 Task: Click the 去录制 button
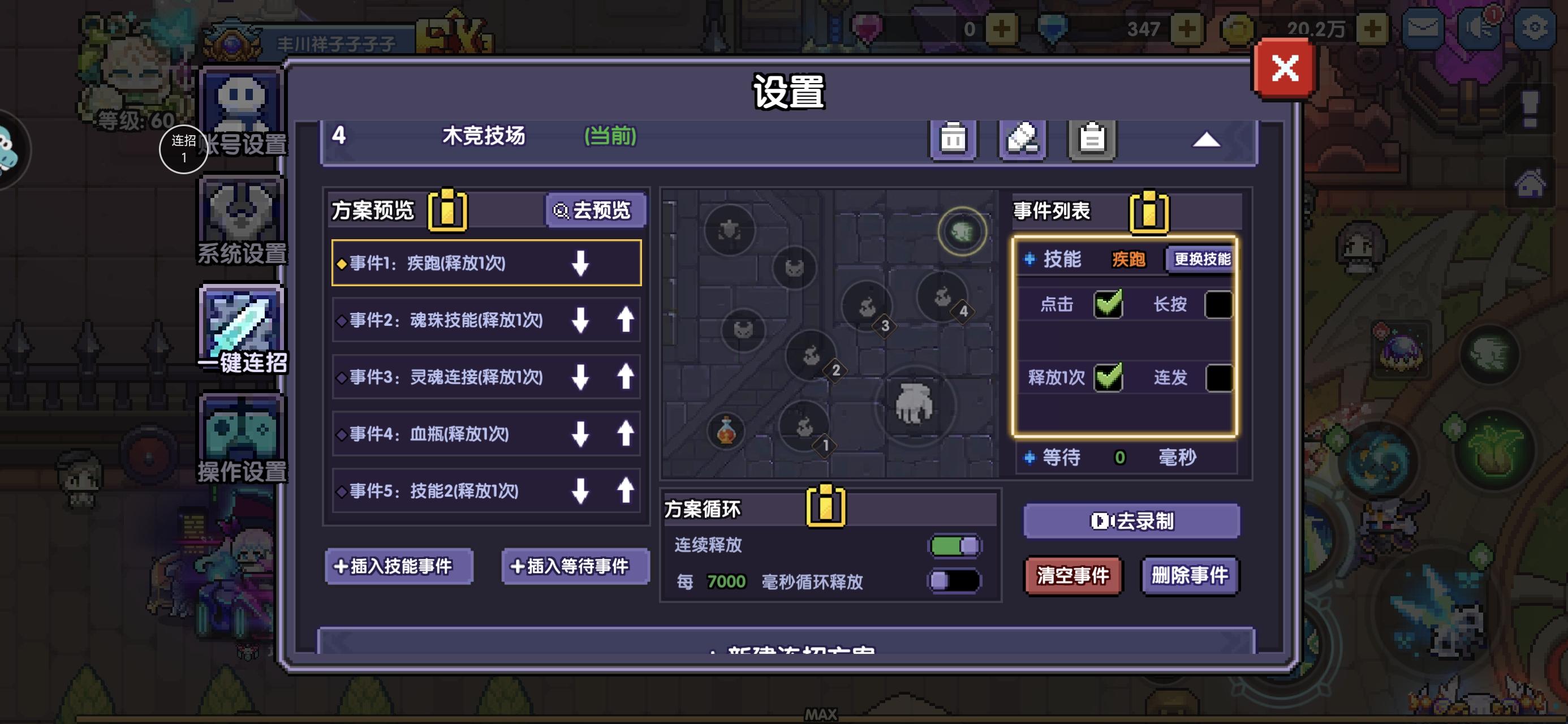click(1132, 520)
